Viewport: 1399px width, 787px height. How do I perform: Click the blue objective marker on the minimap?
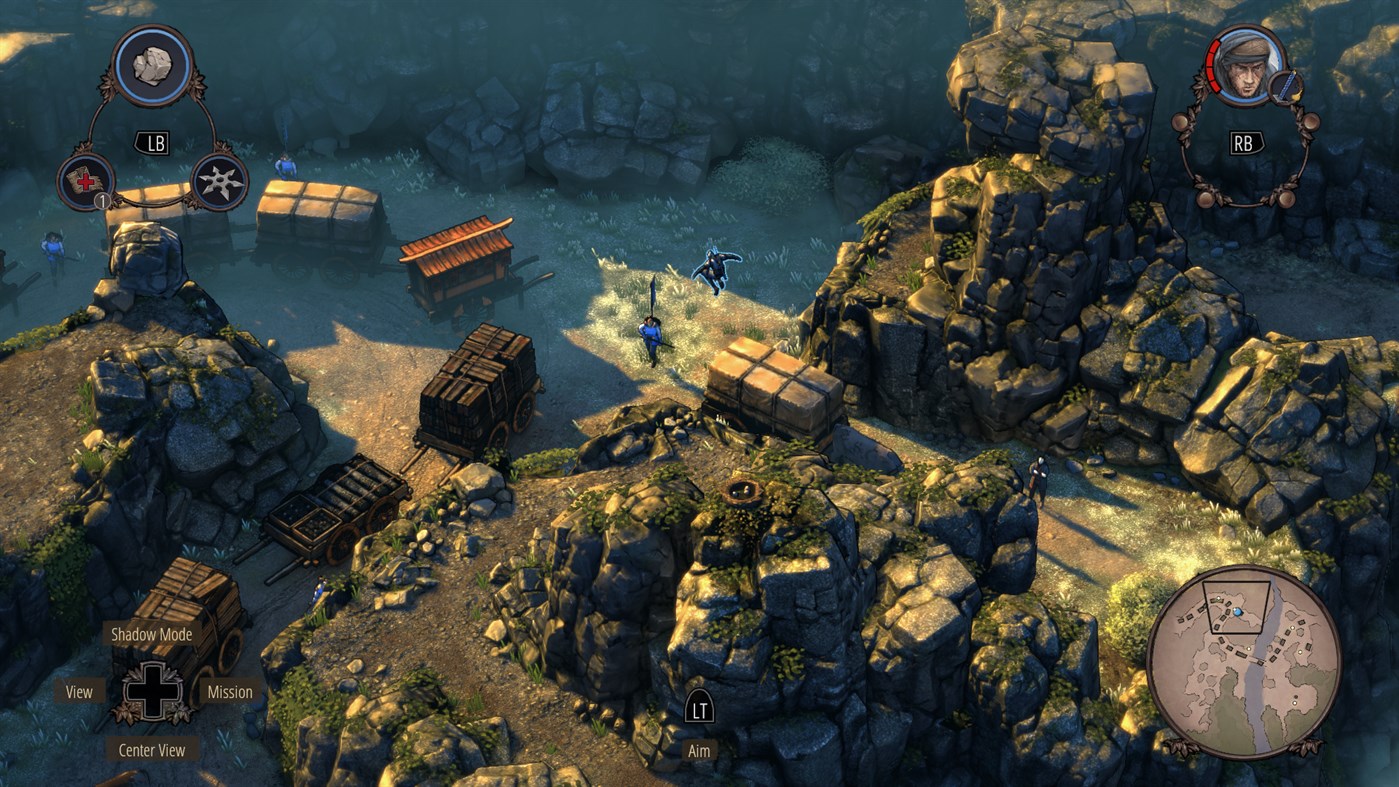tap(1237, 612)
